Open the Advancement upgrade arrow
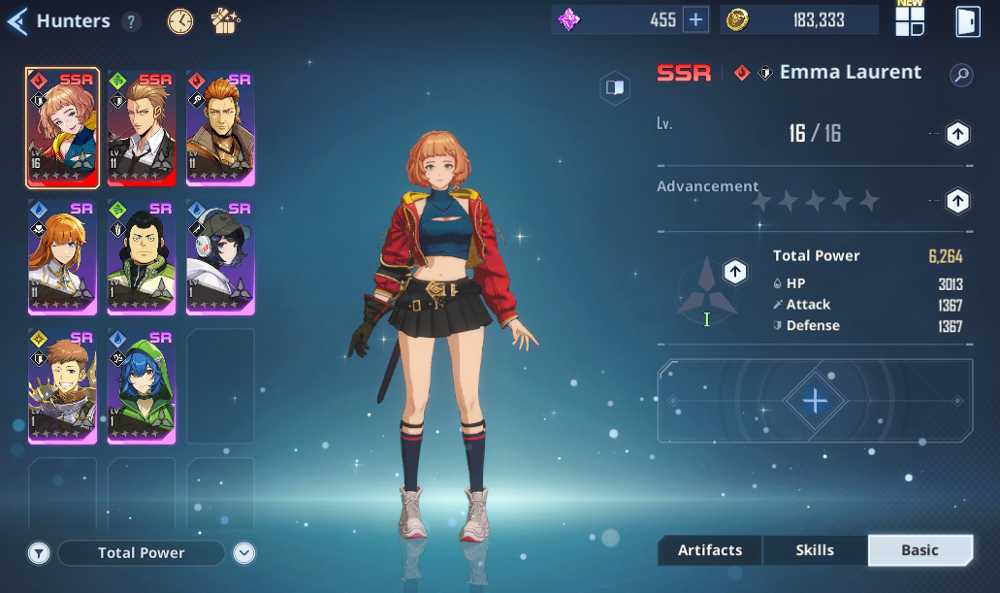Image resolution: width=1000 pixels, height=593 pixels. pyautogui.click(x=957, y=201)
